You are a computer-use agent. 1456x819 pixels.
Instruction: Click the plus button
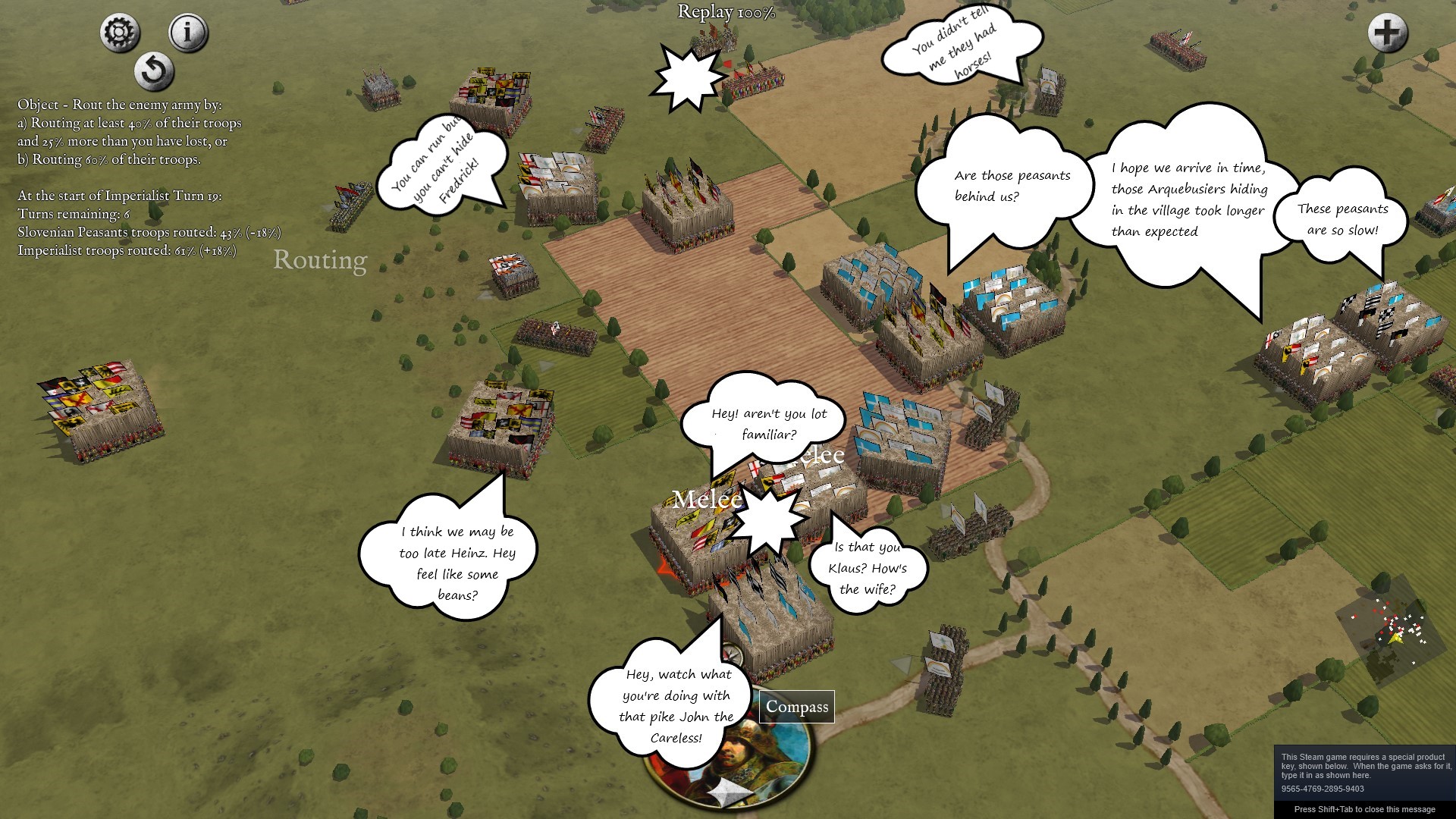1387,33
